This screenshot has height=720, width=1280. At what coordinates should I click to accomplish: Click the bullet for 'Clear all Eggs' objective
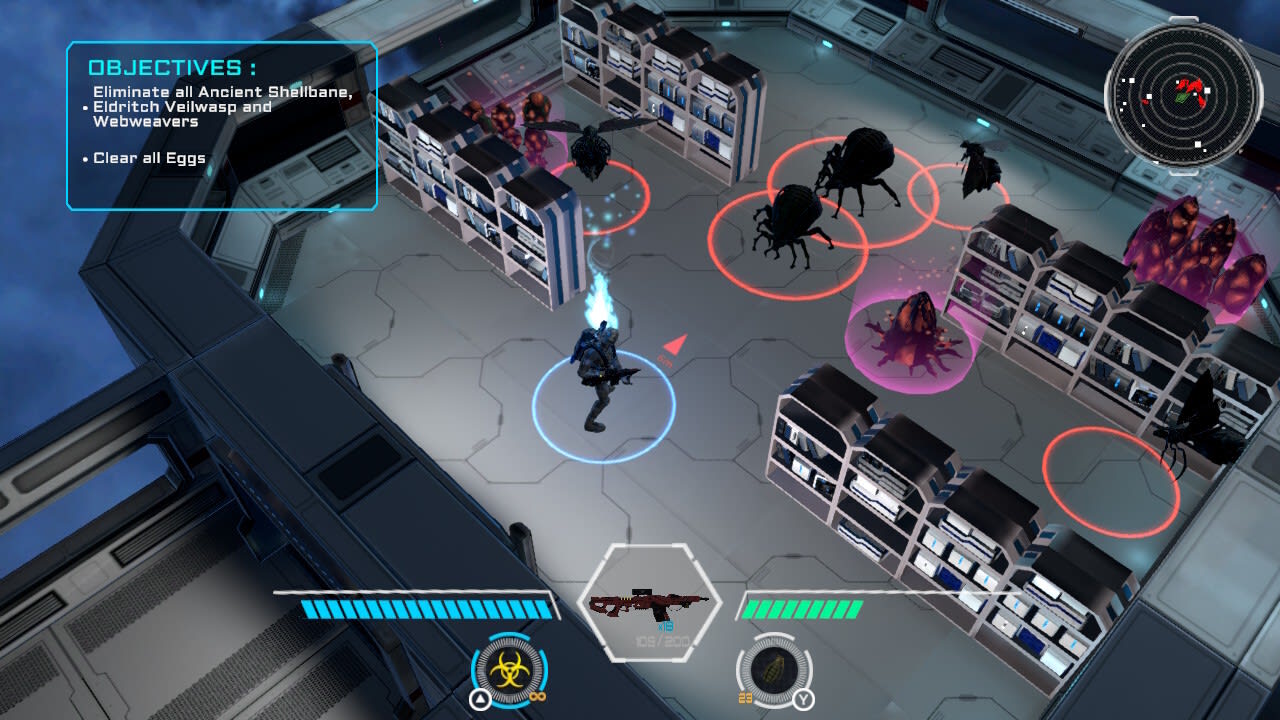coord(84,157)
